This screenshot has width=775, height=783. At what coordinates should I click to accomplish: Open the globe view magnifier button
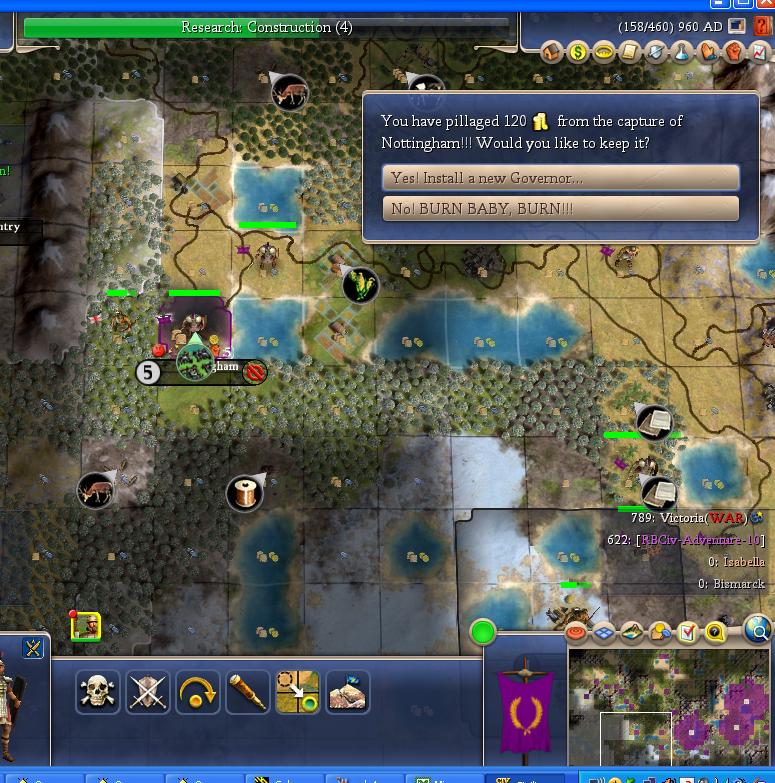tap(758, 631)
